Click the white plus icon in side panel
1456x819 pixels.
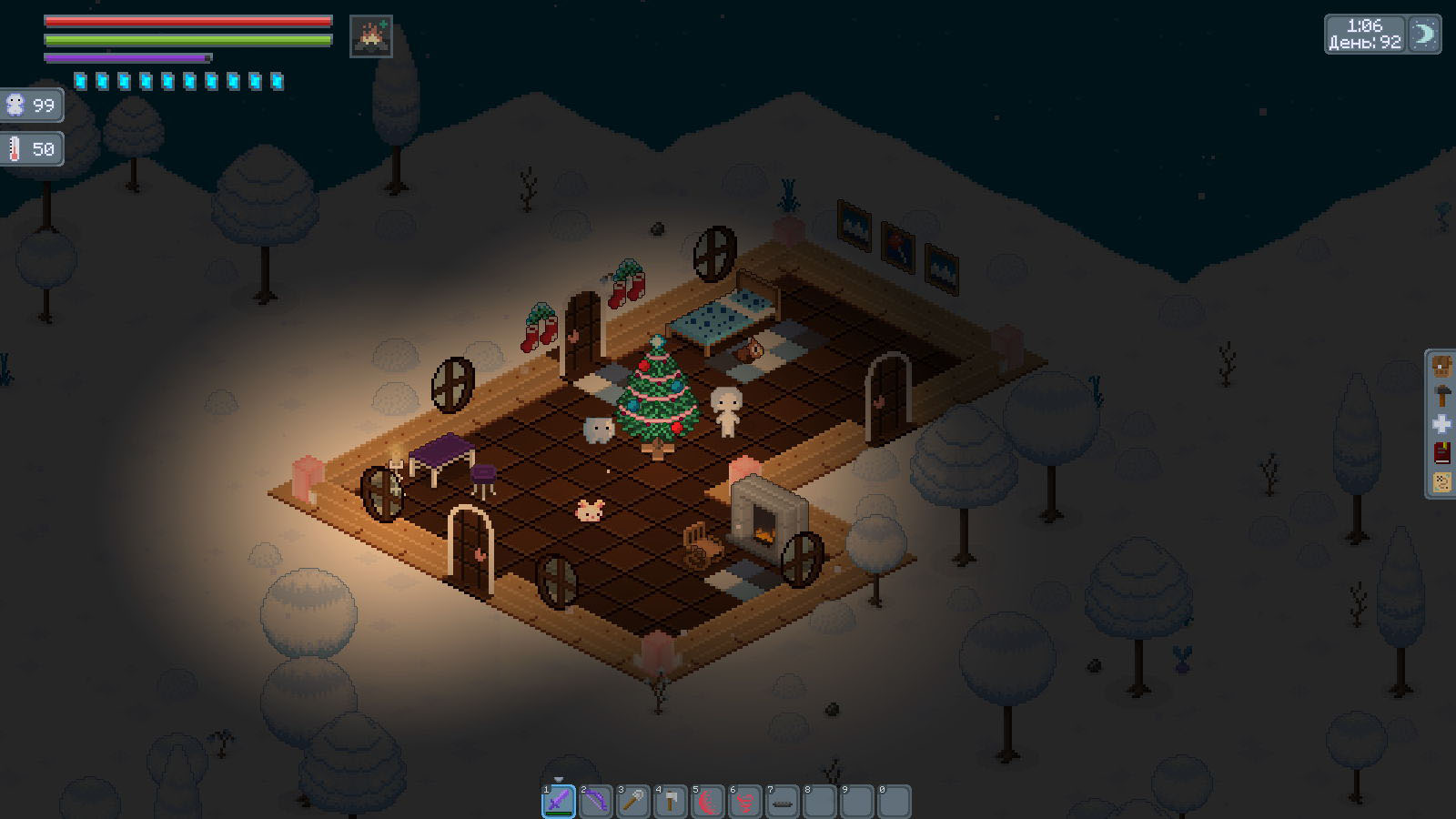click(x=1442, y=425)
